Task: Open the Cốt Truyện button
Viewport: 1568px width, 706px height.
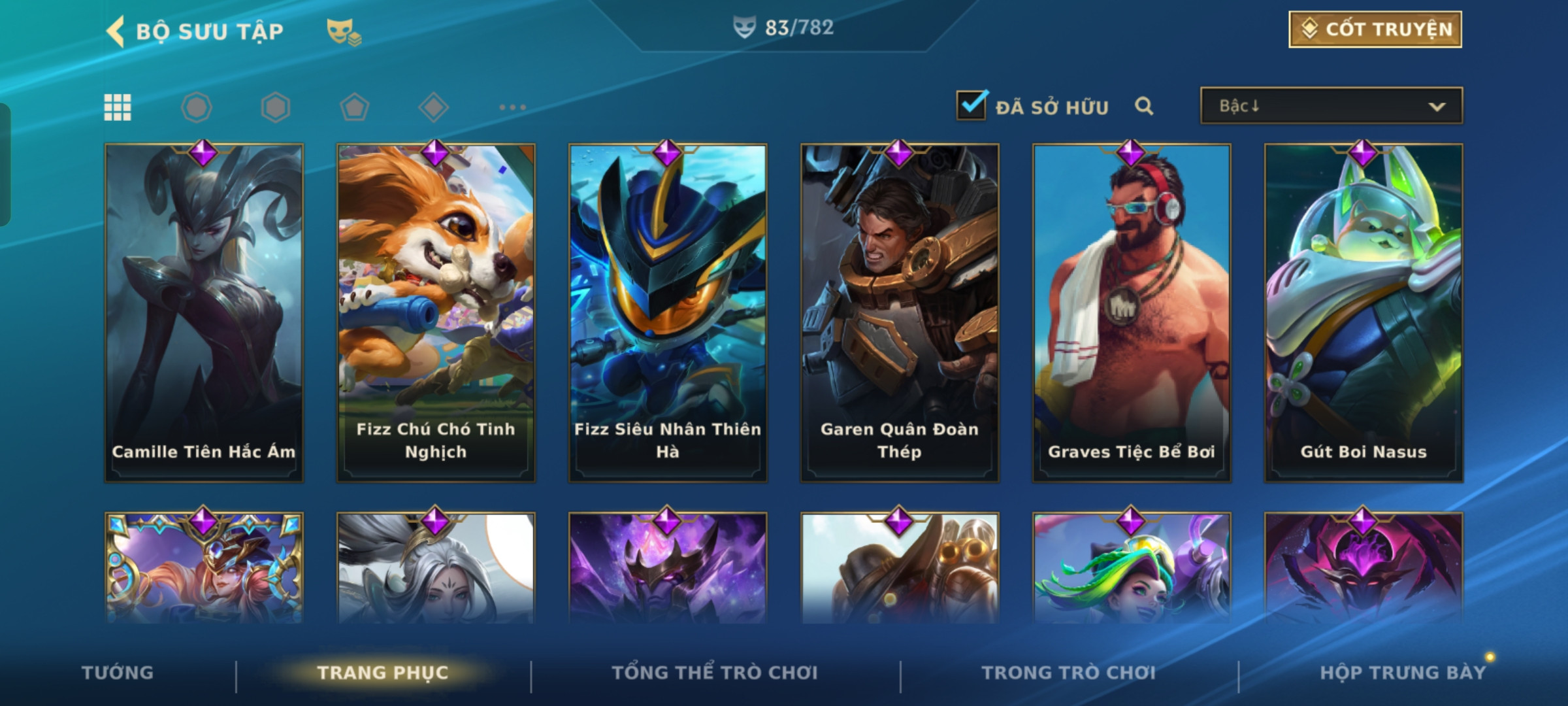Action: pos(1375,29)
